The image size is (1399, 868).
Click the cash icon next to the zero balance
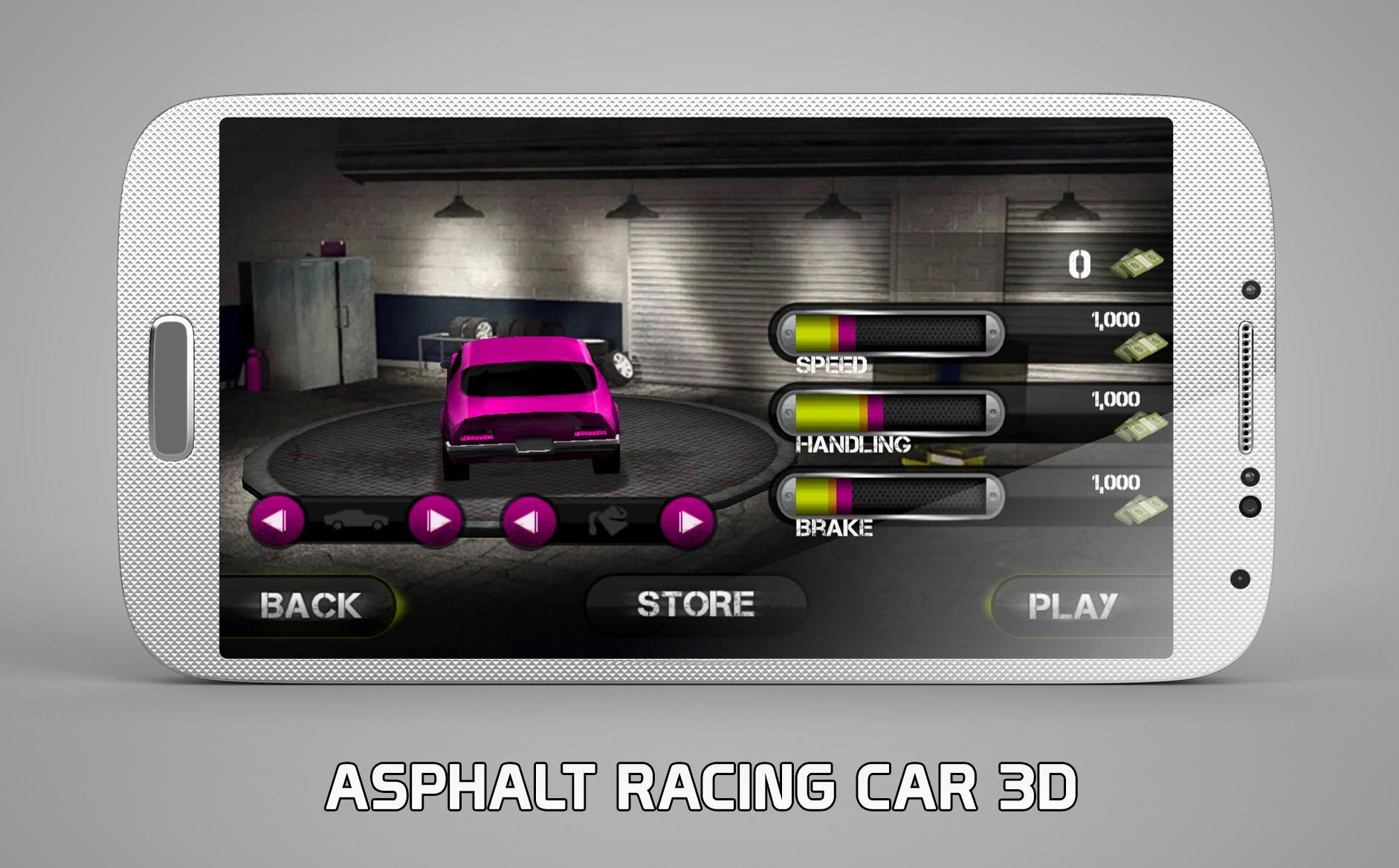click(x=1137, y=264)
